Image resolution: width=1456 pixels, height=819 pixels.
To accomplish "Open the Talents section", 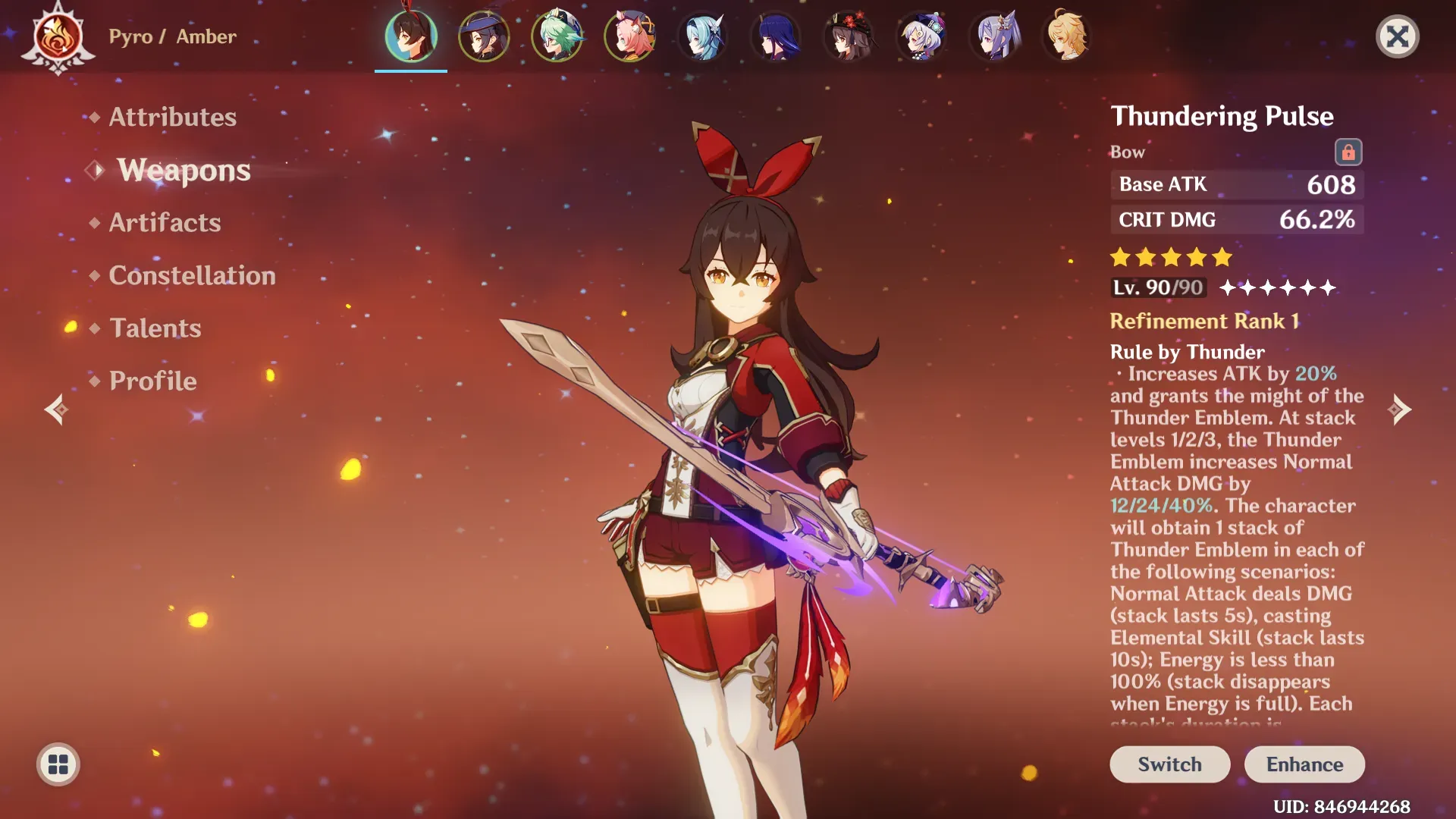I will point(155,328).
